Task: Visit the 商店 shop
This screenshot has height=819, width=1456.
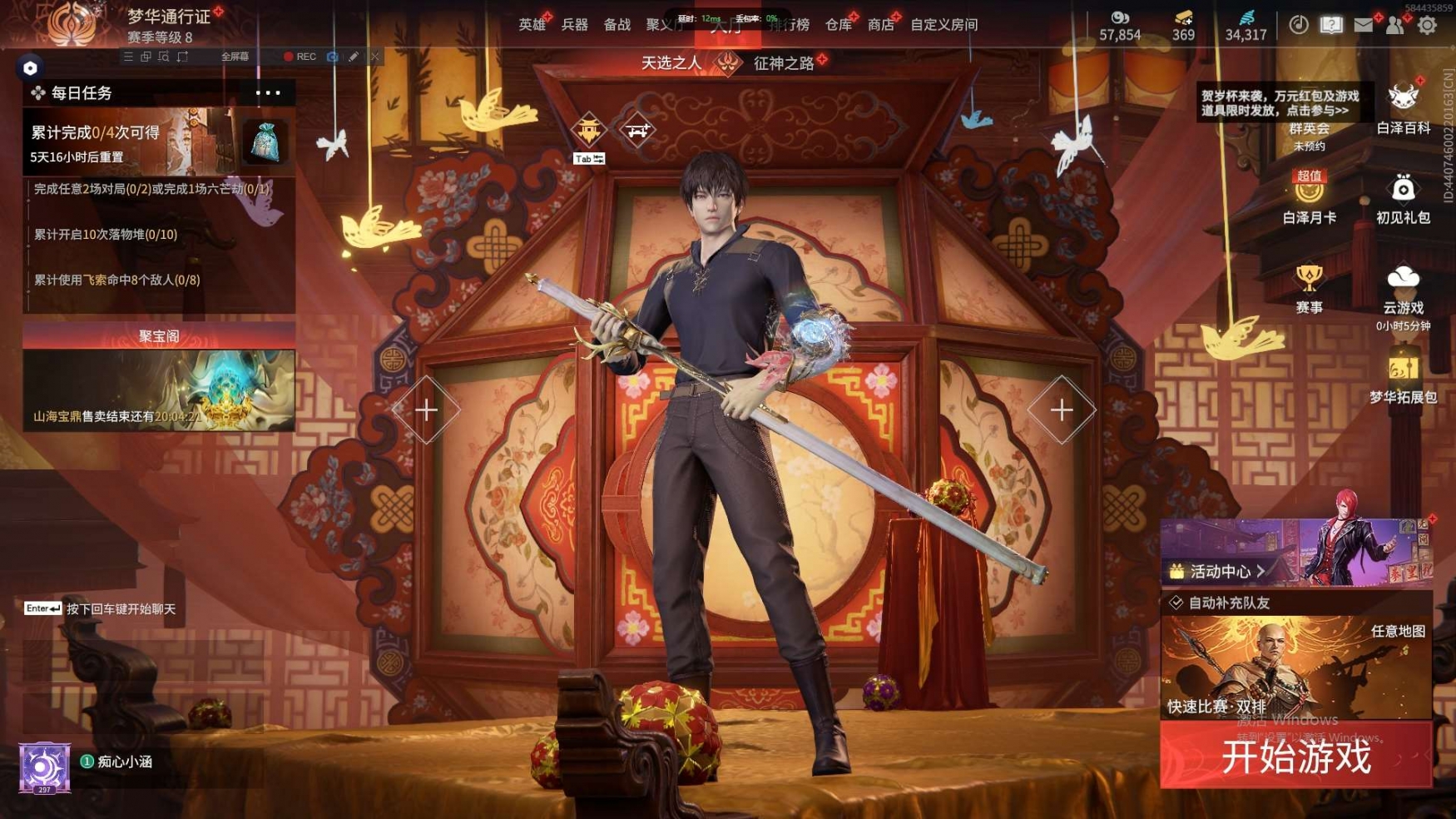Action: 880,25
